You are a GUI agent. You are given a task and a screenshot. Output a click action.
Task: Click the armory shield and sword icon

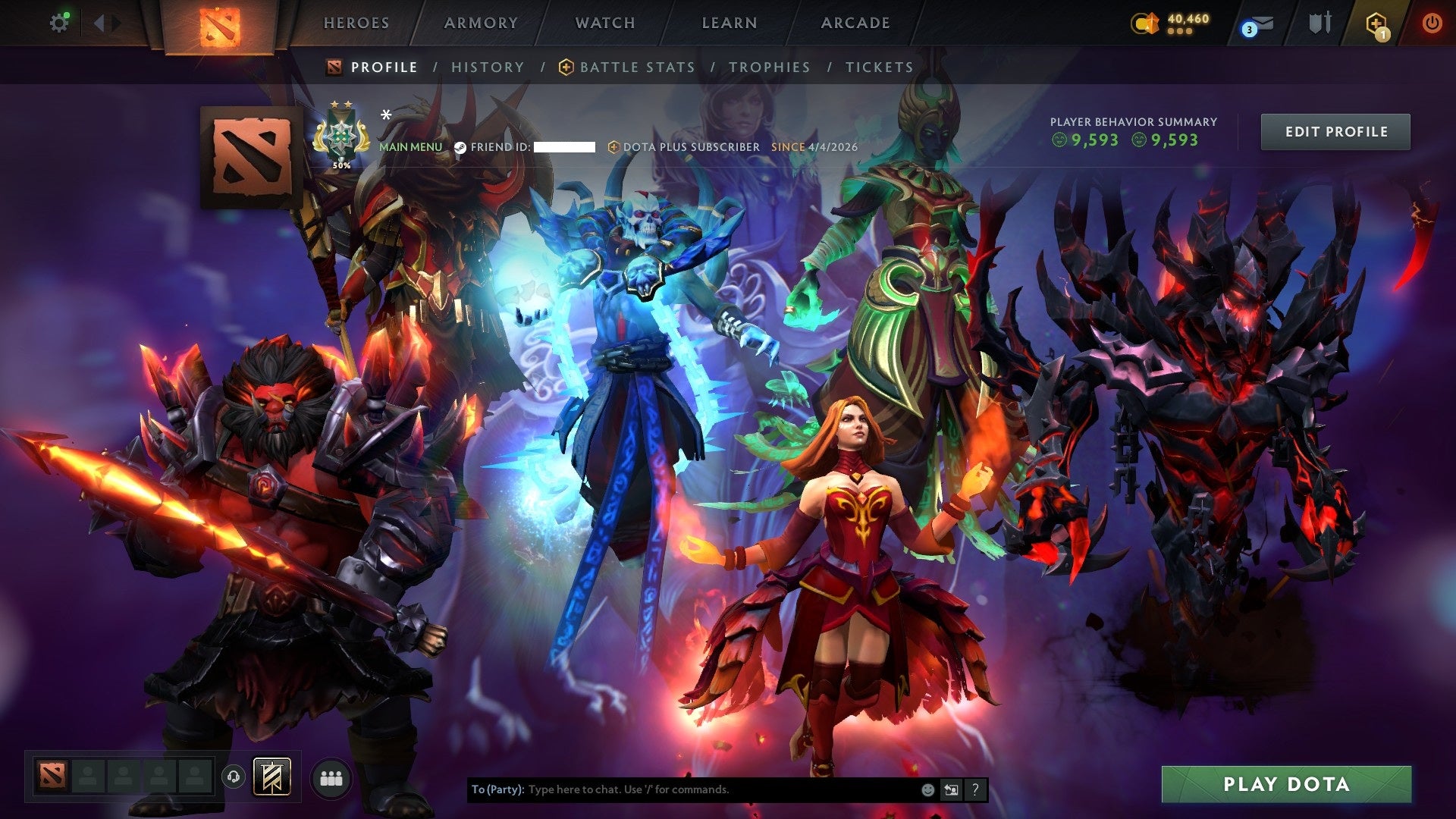tap(1321, 21)
